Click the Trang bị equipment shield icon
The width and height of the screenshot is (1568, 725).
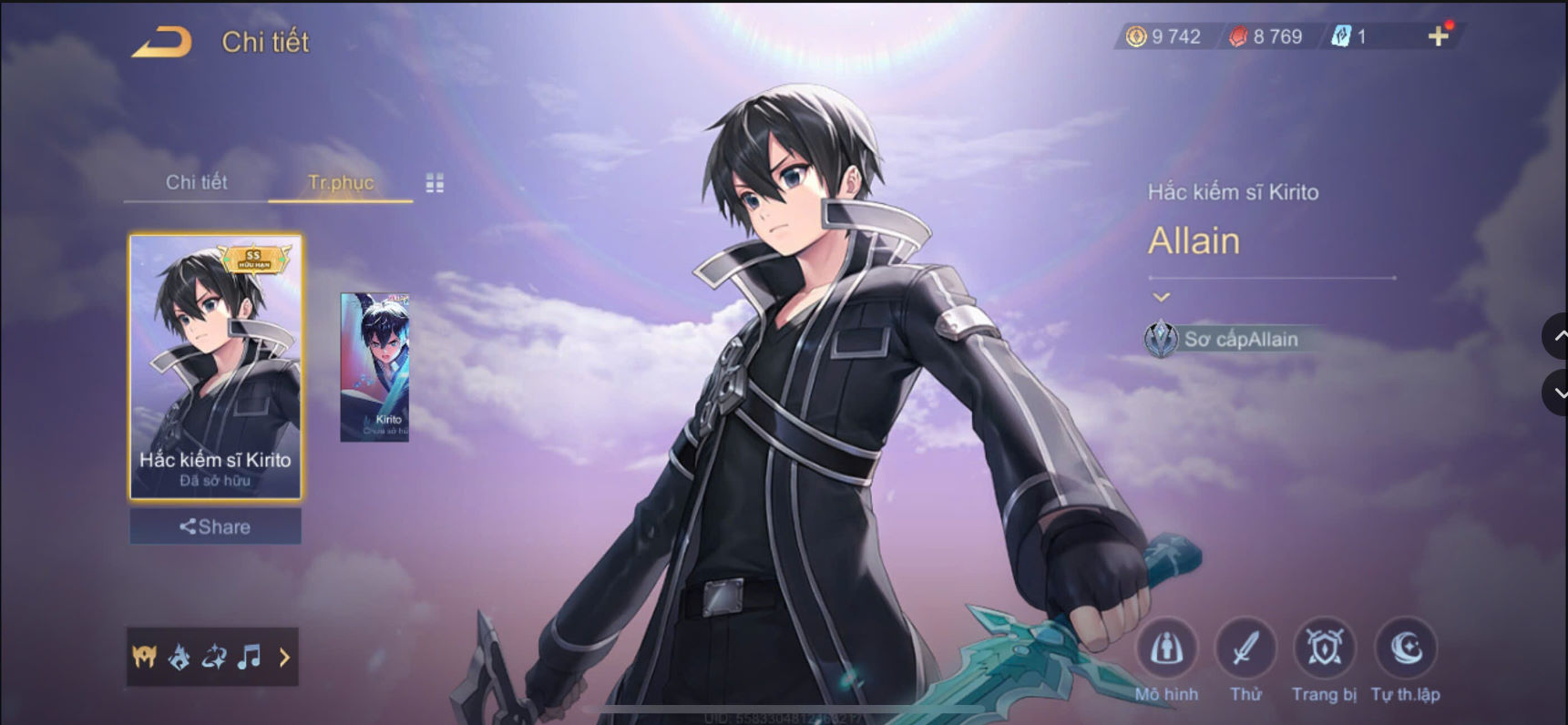coord(1323,647)
